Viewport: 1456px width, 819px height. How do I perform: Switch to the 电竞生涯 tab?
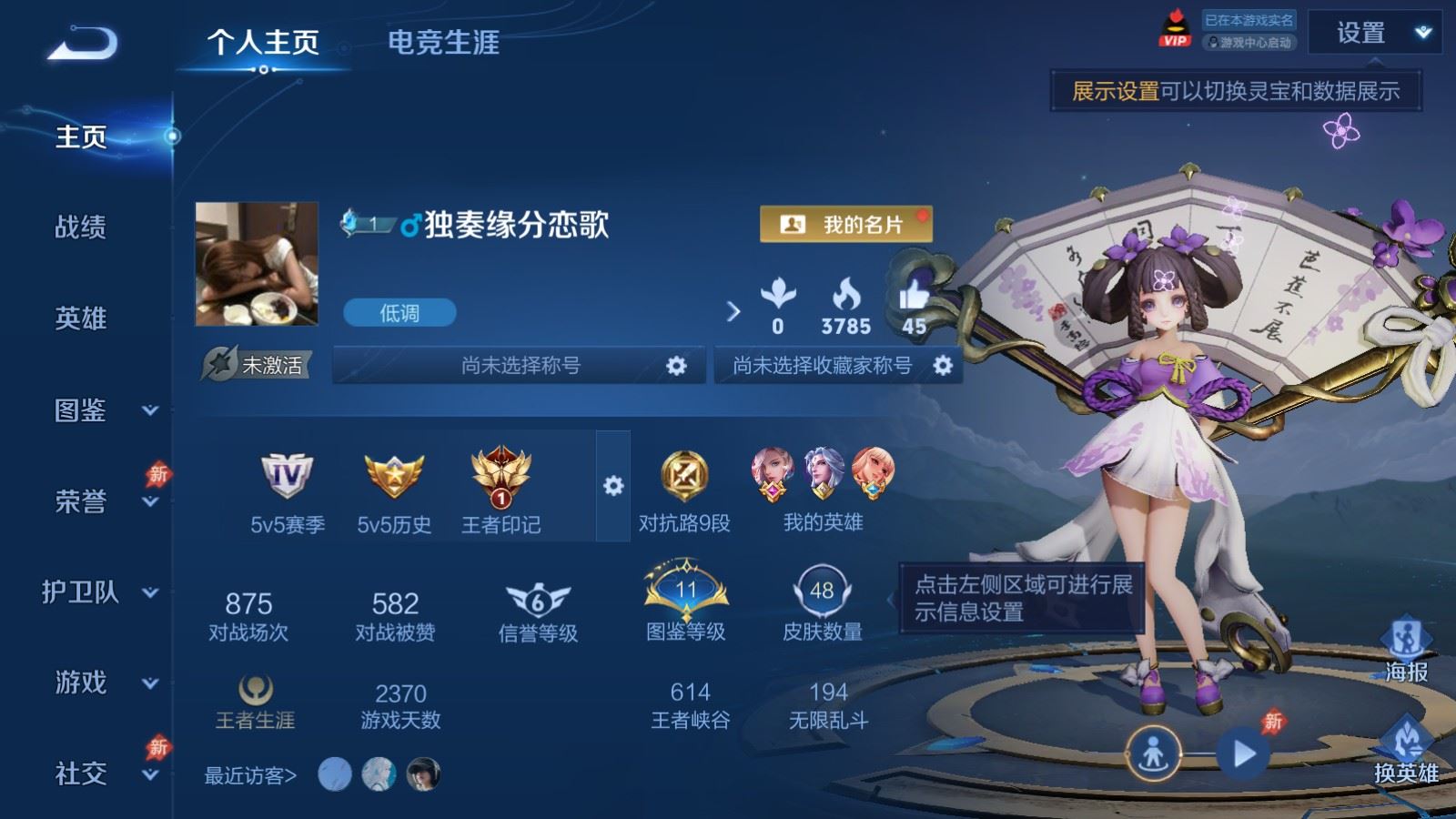[443, 42]
